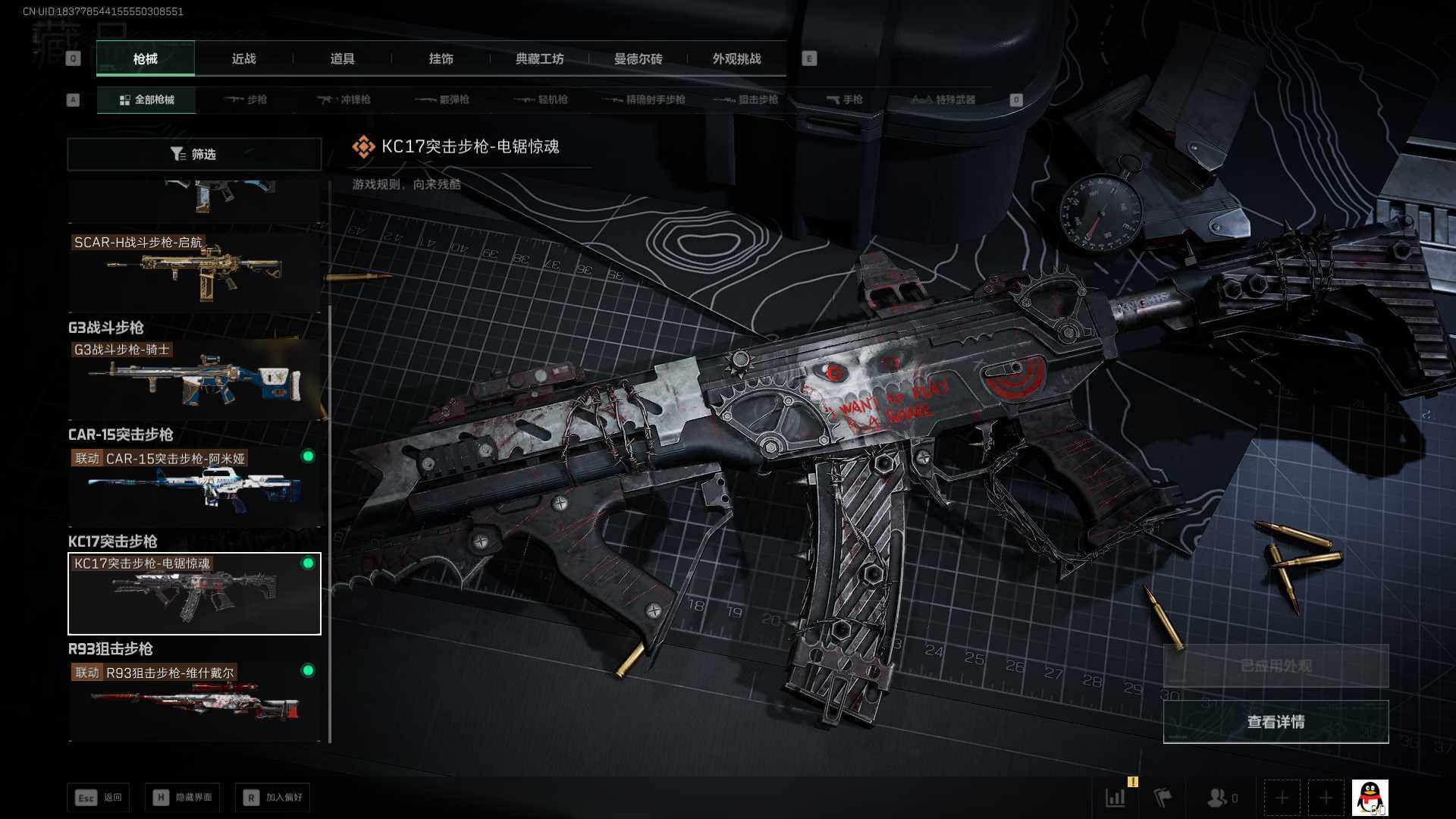Go back with the 返回 button
Viewport: 1456px width, 819px height.
(x=99, y=797)
